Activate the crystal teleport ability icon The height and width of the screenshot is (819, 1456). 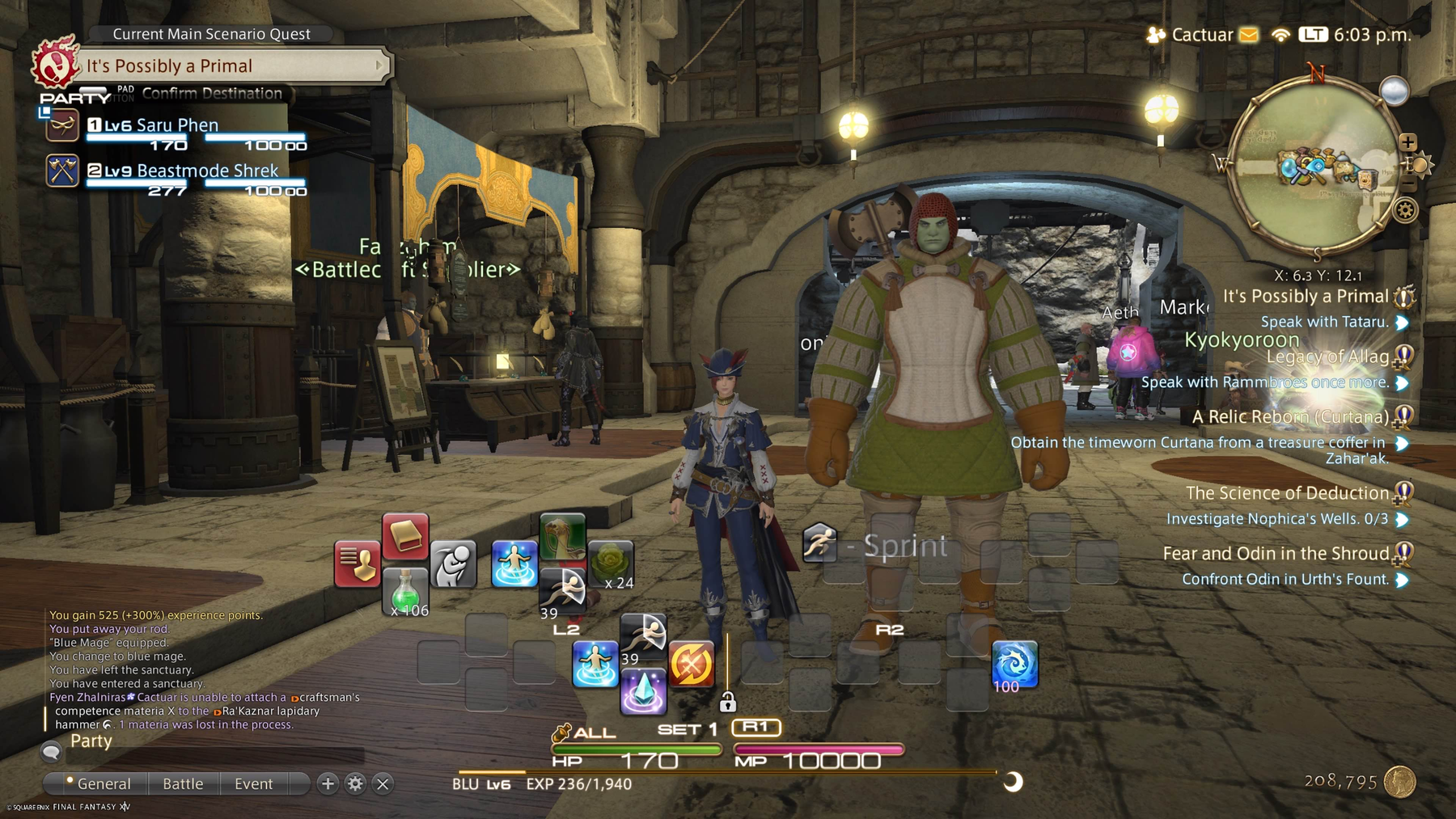(643, 692)
